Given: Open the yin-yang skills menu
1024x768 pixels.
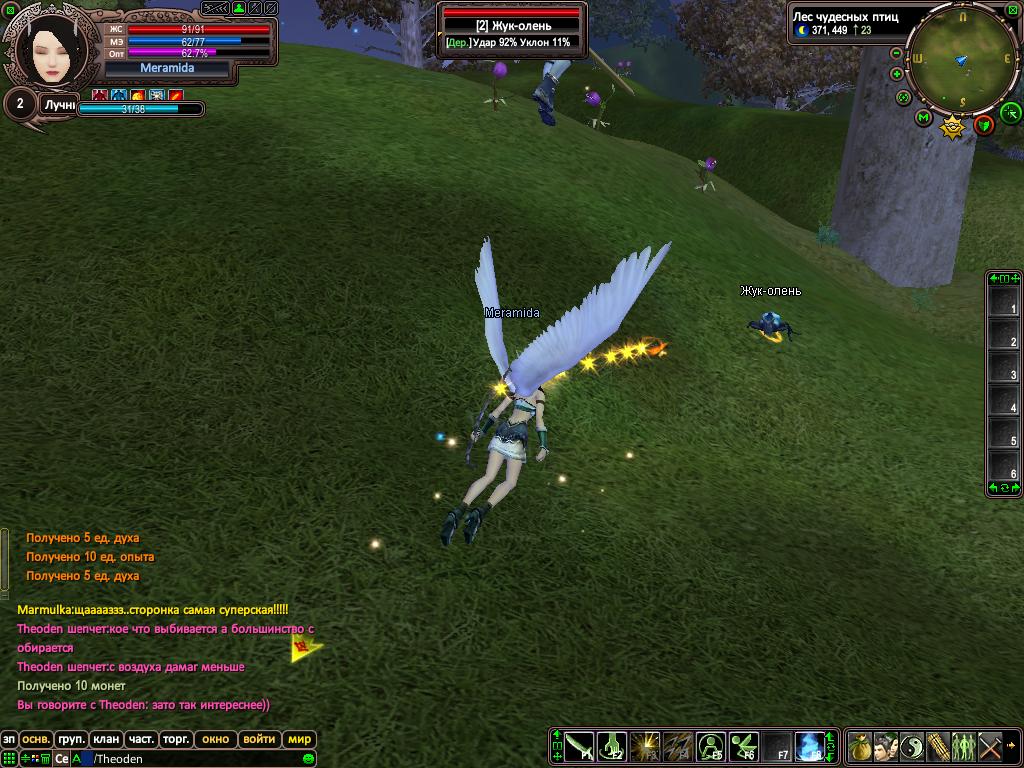Looking at the screenshot, I should click(x=911, y=746).
